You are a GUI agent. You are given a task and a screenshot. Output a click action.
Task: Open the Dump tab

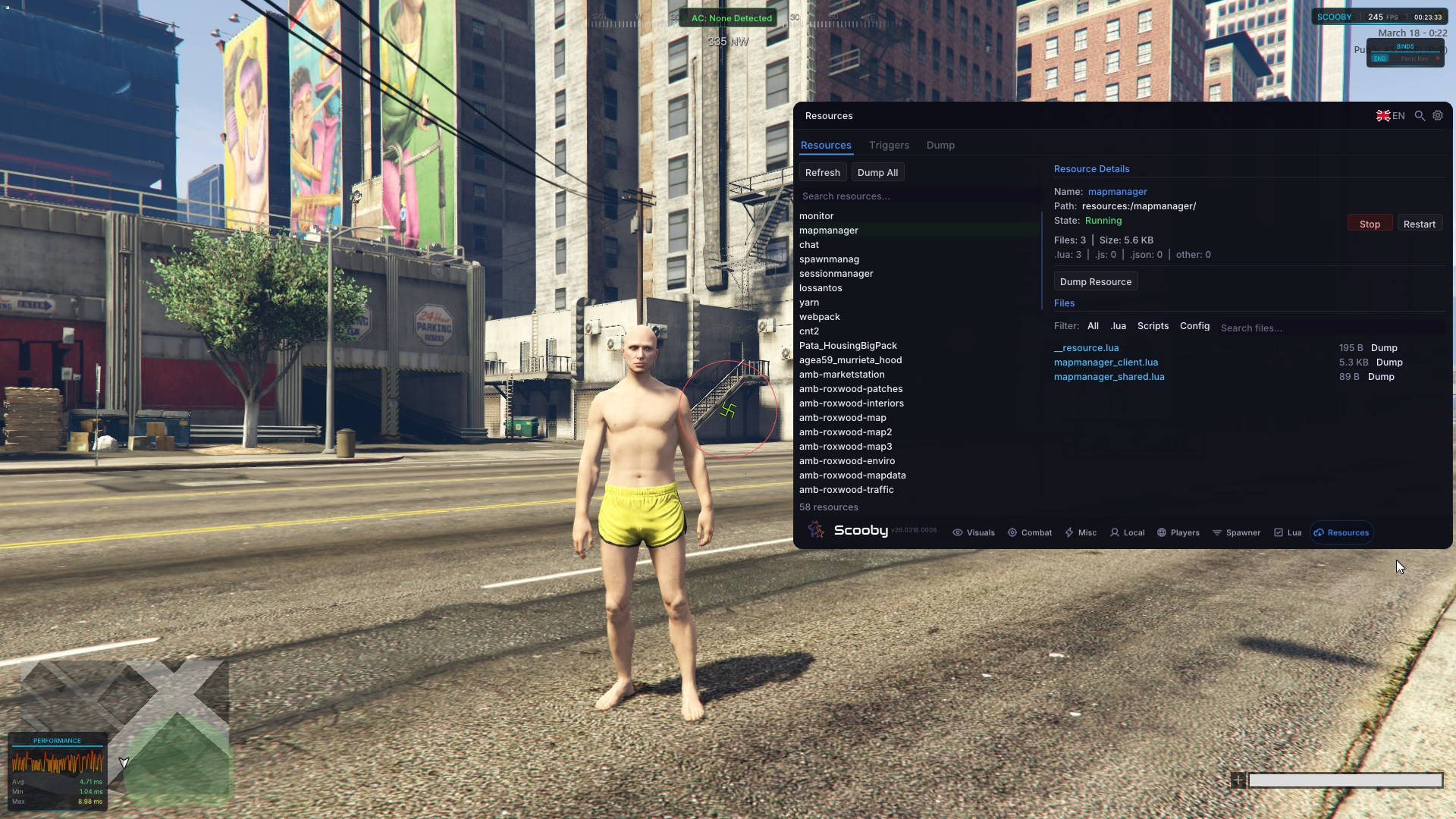click(940, 145)
